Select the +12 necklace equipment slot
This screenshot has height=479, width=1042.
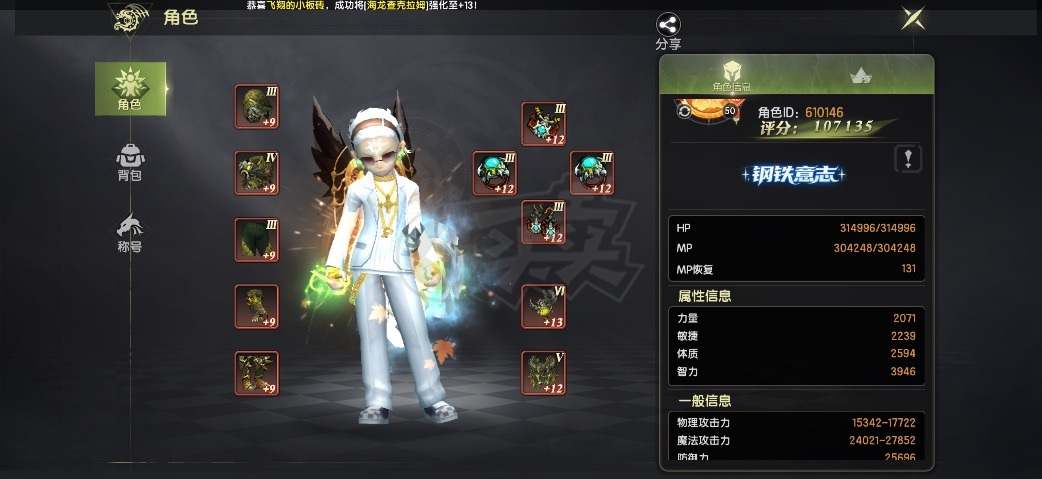point(543,124)
